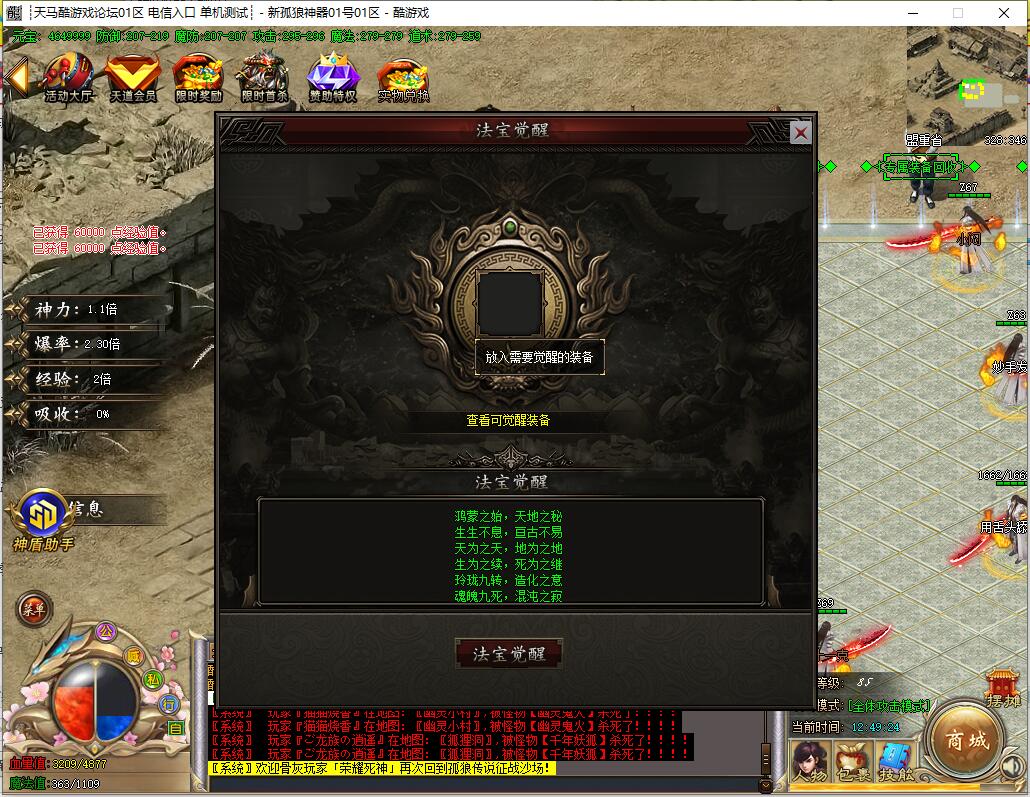The height and width of the screenshot is (797, 1030).
Task: Open the 商城 shop
Action: pyautogui.click(x=967, y=741)
